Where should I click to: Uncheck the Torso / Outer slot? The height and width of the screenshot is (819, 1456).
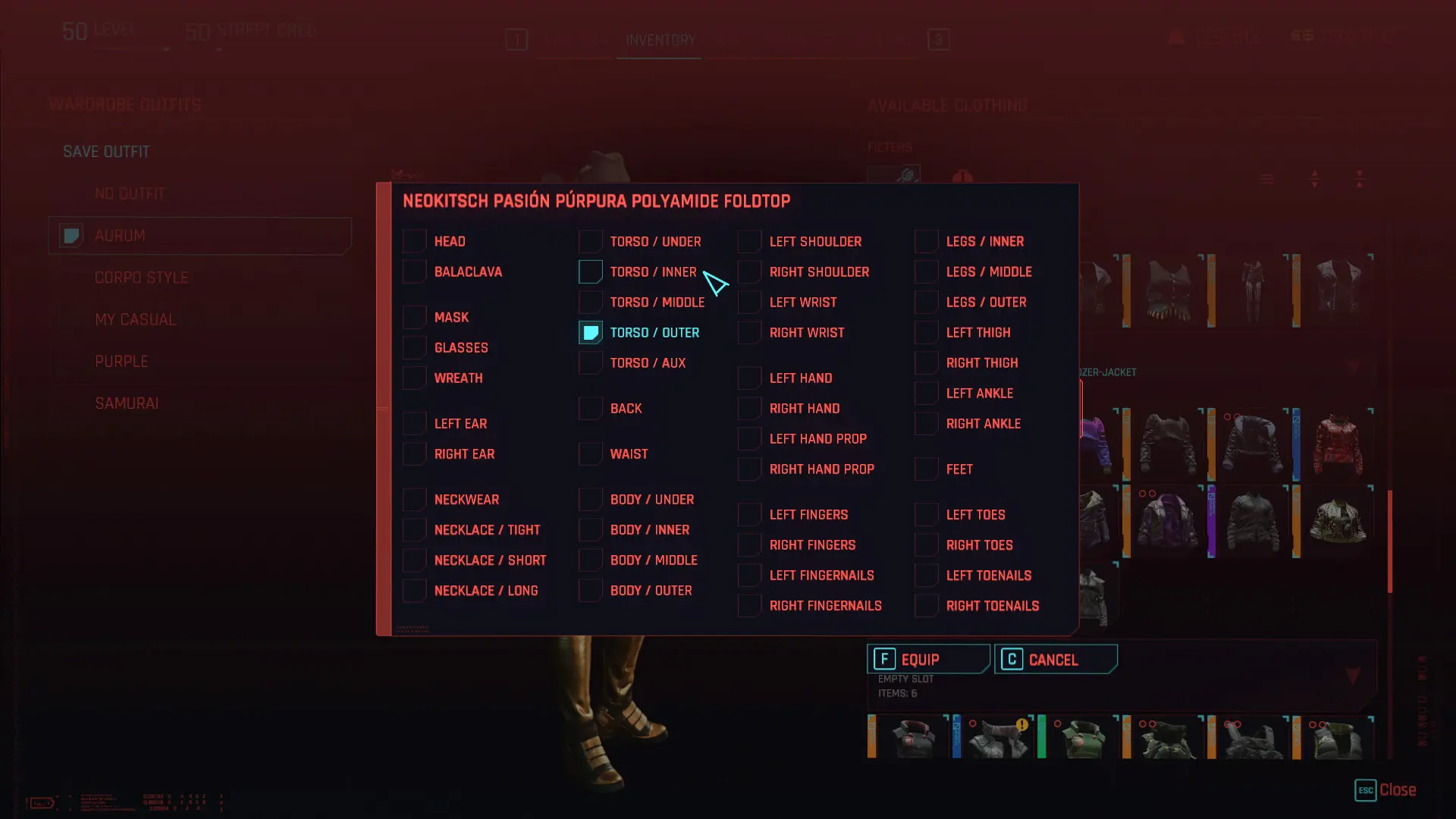point(590,332)
